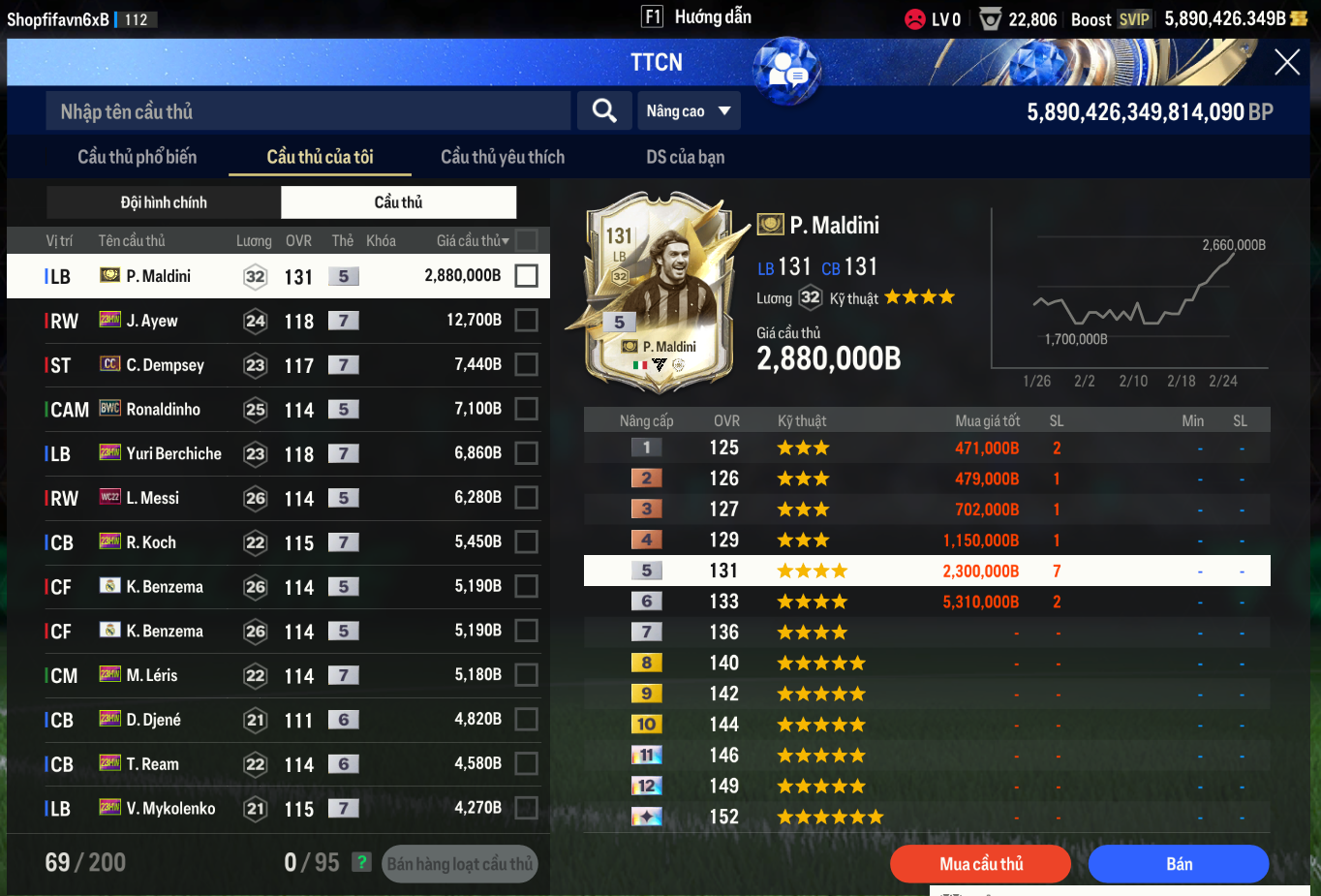Select the Đội hình chính sub-tab

pos(164,202)
